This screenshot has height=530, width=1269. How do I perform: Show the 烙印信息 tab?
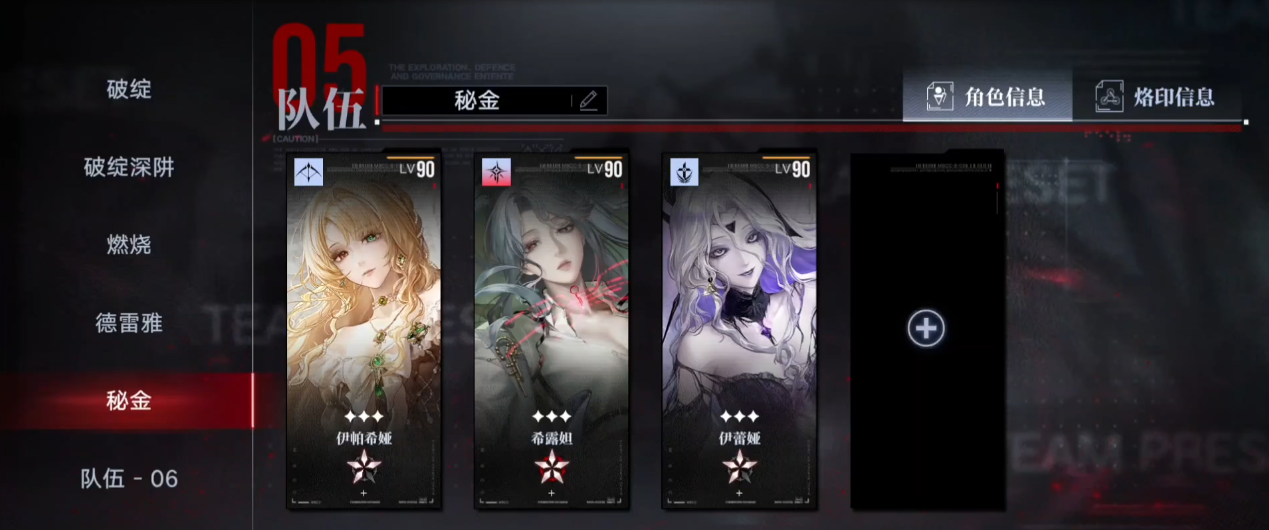[1158, 97]
